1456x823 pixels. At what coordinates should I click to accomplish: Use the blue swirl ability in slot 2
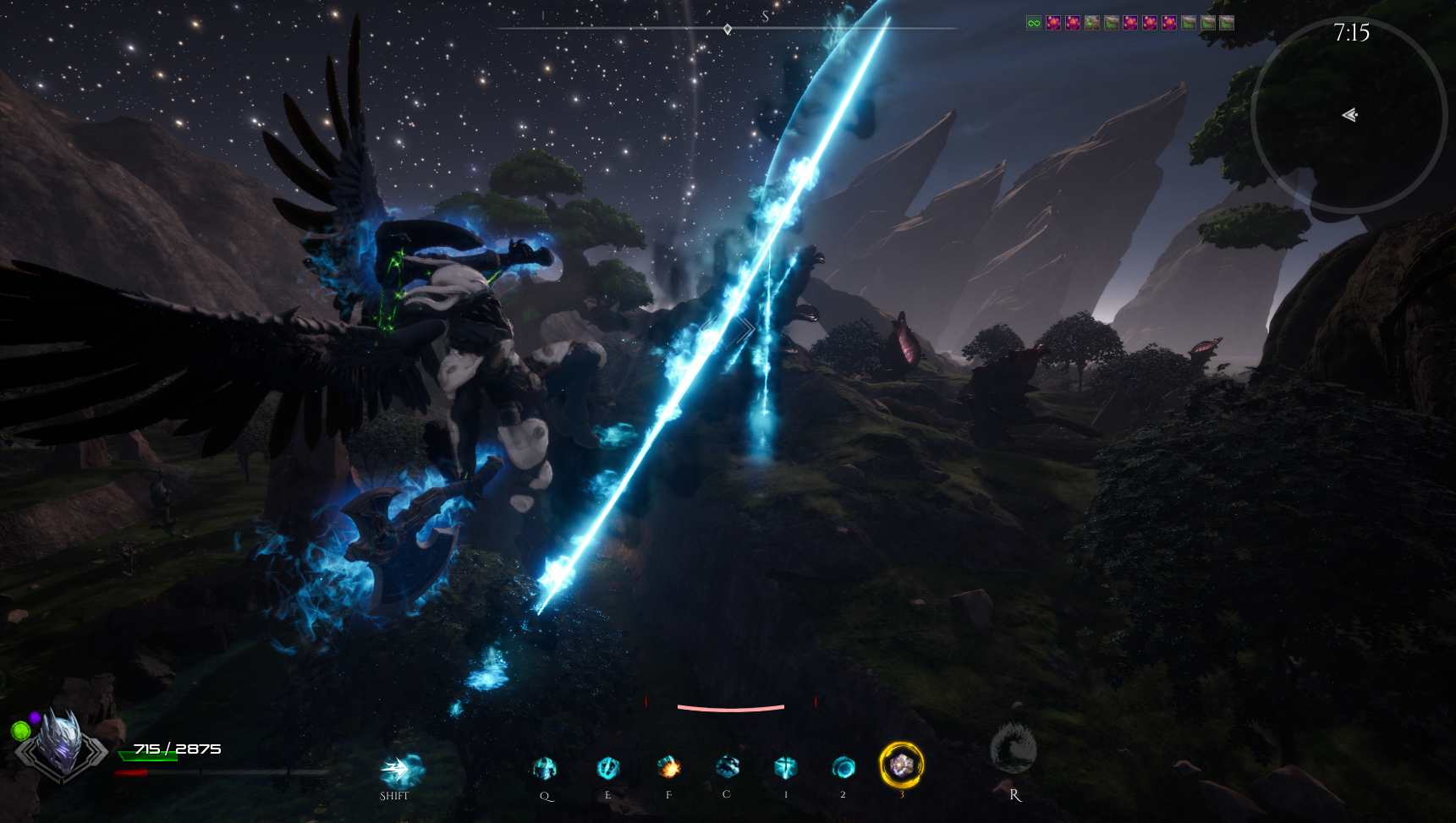pos(843,767)
